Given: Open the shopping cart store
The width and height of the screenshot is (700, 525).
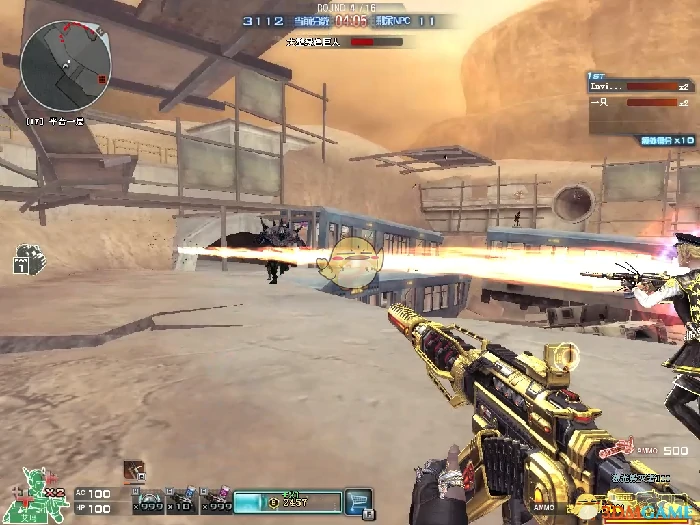Looking at the screenshot, I should pyautogui.click(x=357, y=501).
